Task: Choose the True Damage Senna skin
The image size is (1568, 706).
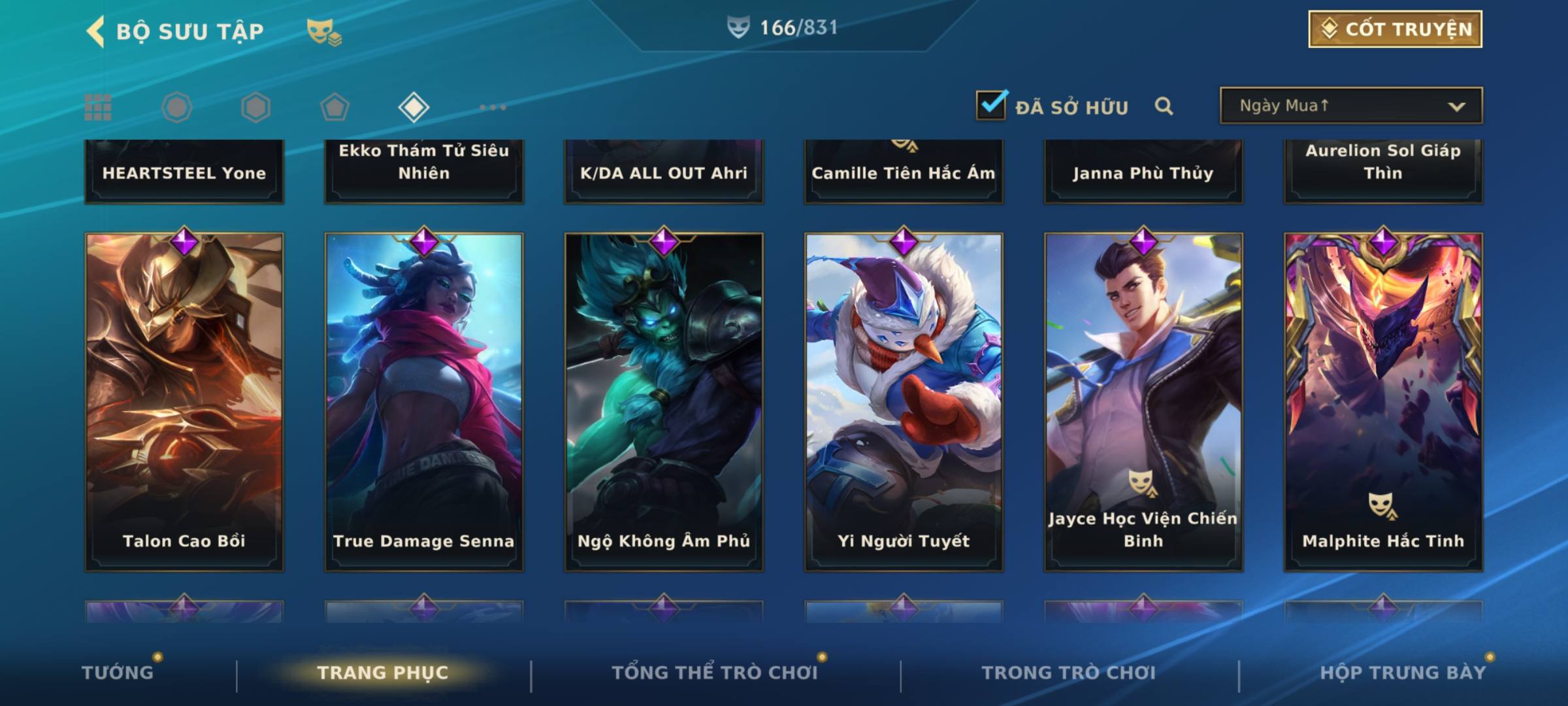Action: pos(424,401)
